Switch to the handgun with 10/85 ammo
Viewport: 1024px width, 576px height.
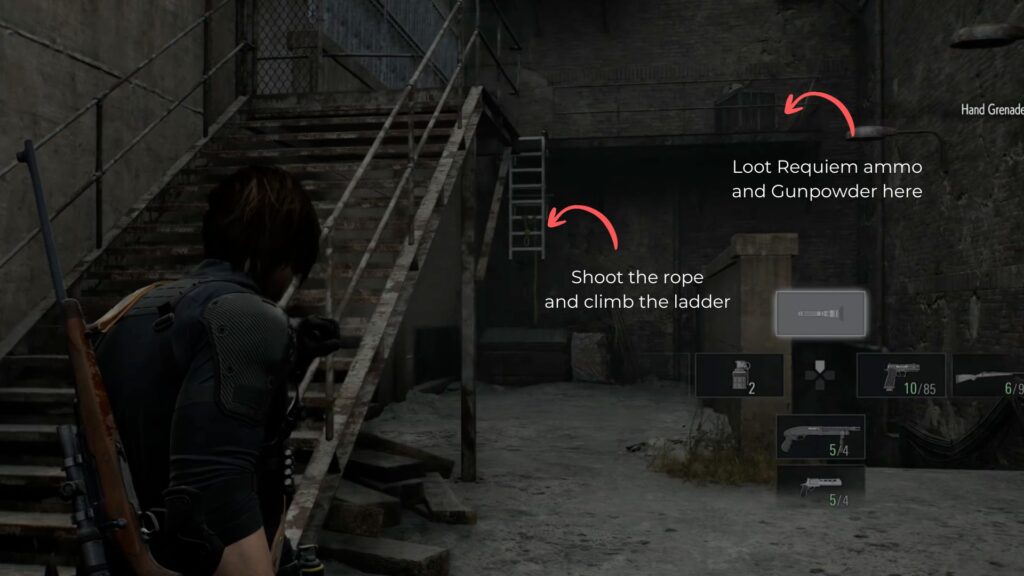(x=901, y=375)
